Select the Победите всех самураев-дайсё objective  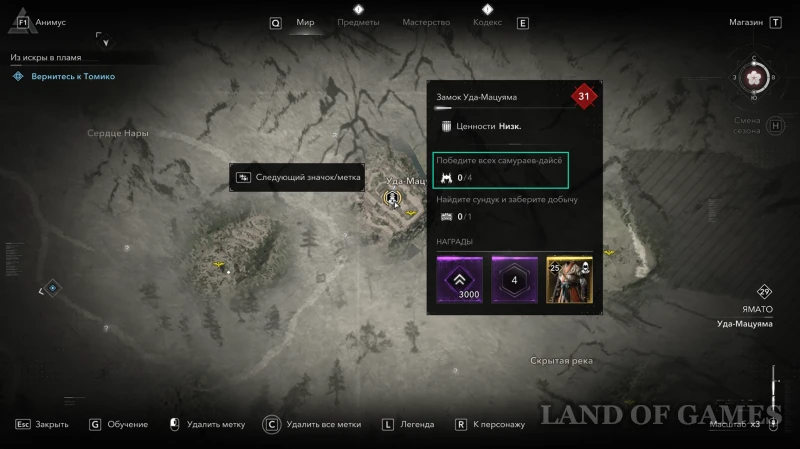500,169
